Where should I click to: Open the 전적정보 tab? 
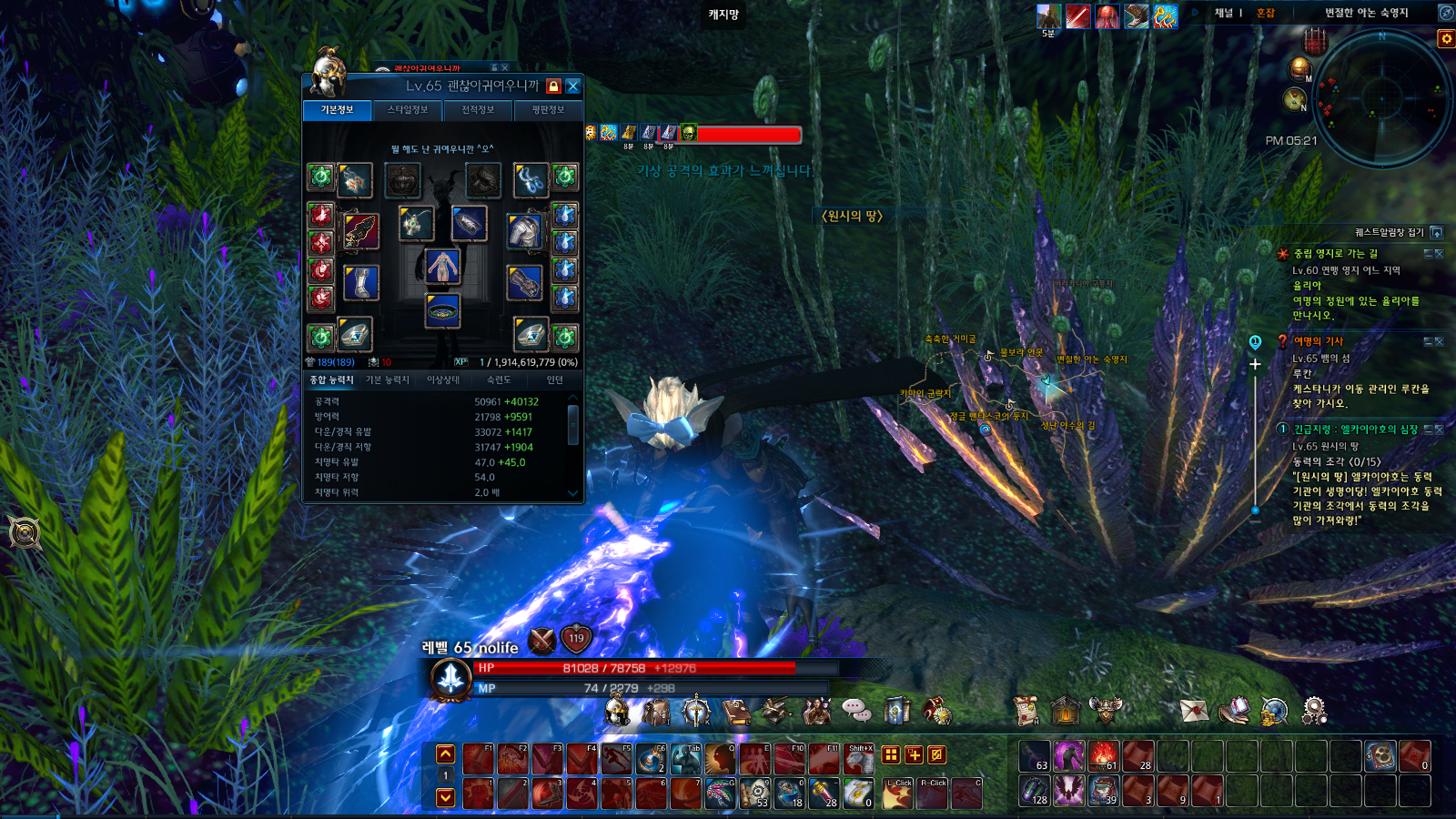(x=478, y=110)
